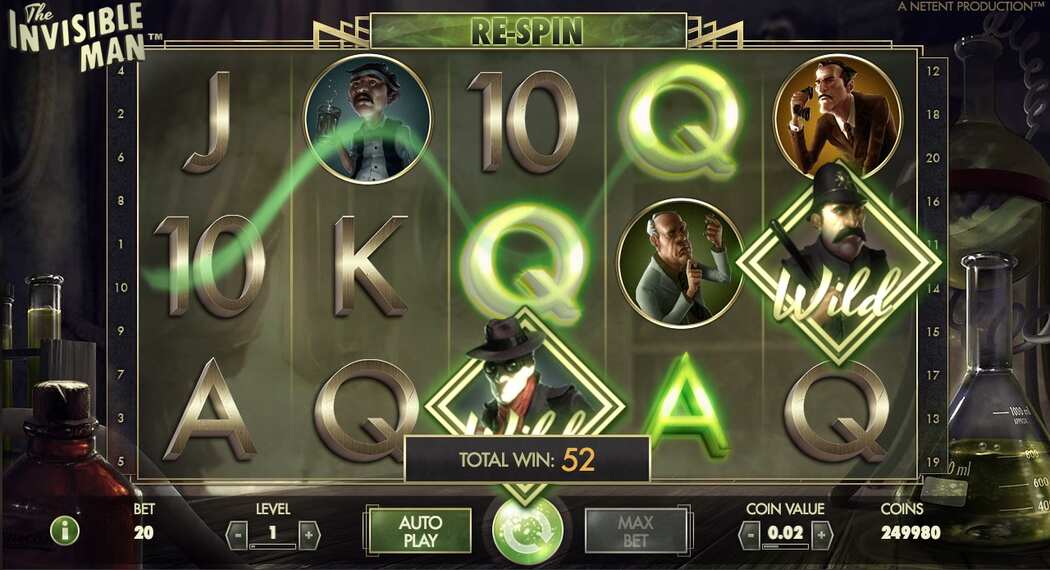Select the Max Bet button
The height and width of the screenshot is (570, 1050).
tap(635, 531)
